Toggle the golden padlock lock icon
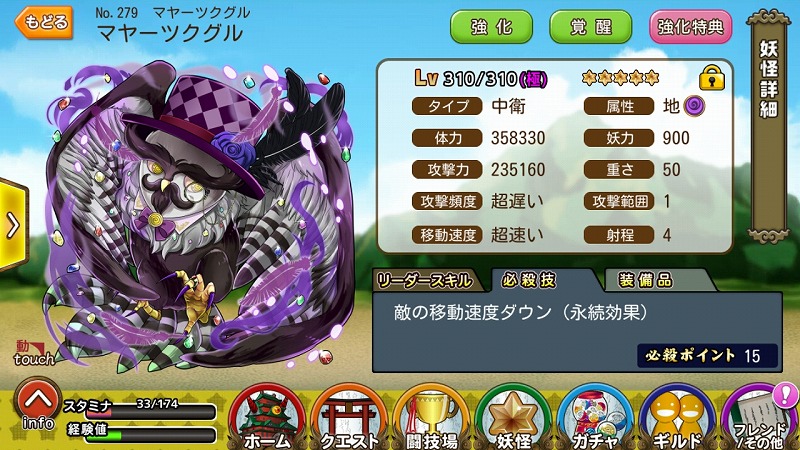The height and width of the screenshot is (450, 800). click(711, 77)
